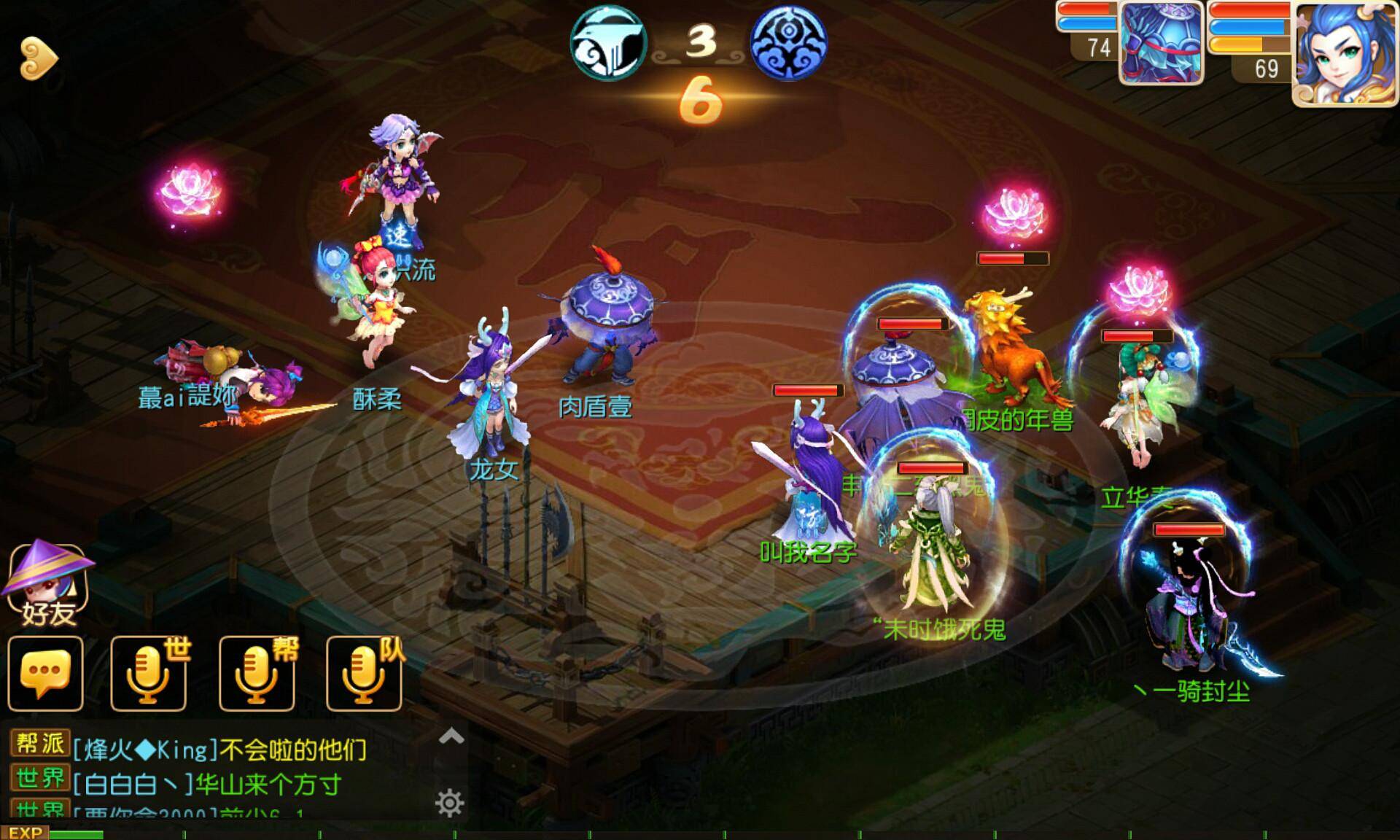
Task: Activate guild voice chat microphone
Action: click(257, 673)
